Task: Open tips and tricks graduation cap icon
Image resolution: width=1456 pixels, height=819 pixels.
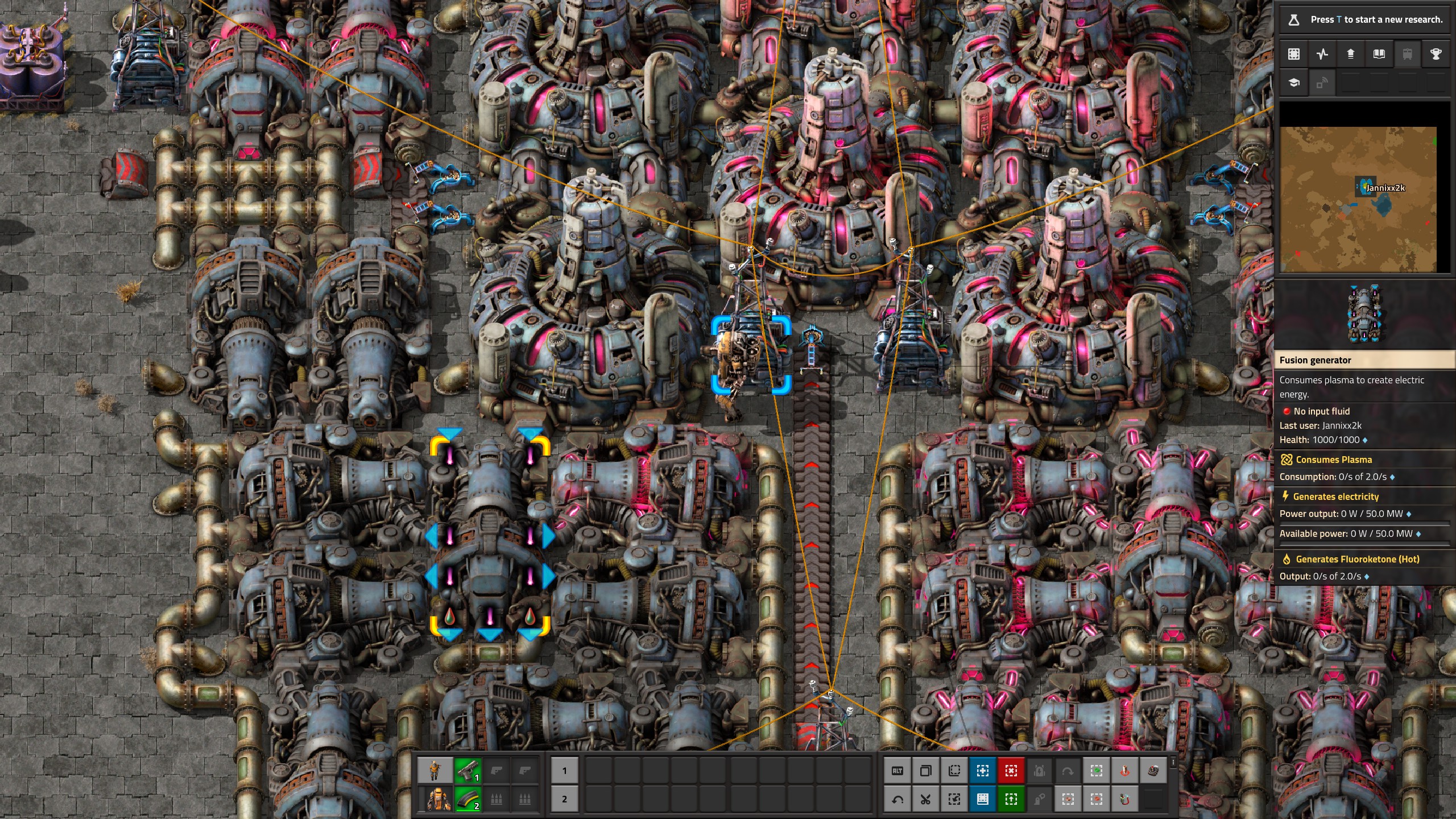Action: click(1293, 83)
